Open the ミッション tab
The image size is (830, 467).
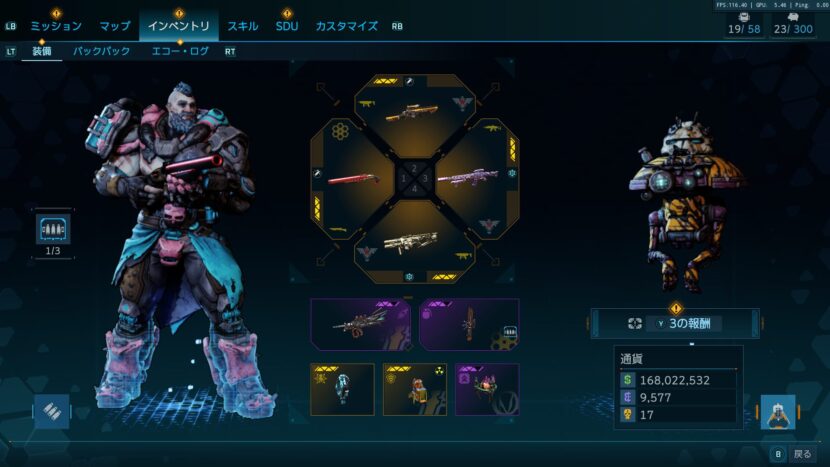(56, 26)
